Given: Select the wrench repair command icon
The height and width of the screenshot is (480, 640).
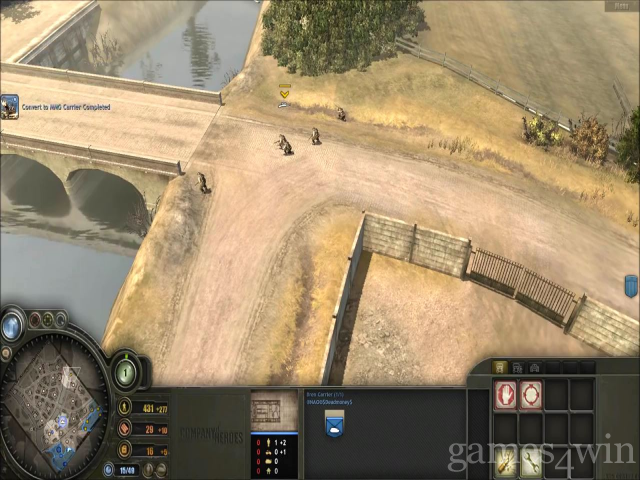Looking at the screenshot, I should coord(531,460).
